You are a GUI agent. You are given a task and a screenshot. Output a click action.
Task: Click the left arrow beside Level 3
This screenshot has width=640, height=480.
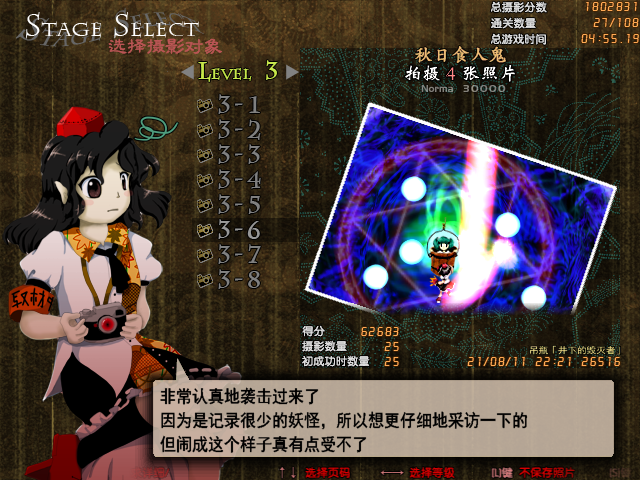pos(187,72)
